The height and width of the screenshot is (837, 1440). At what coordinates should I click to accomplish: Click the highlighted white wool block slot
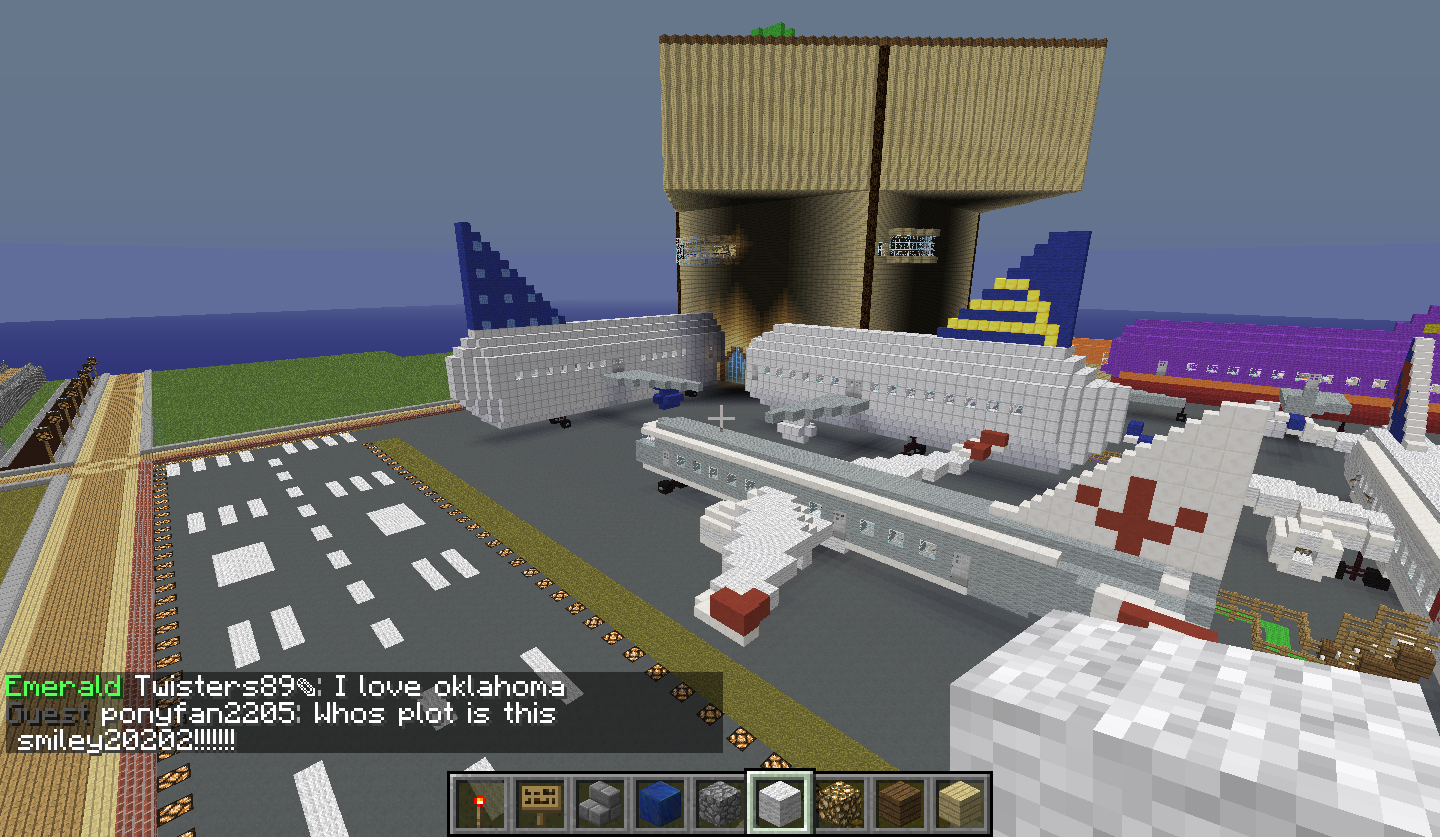[780, 802]
